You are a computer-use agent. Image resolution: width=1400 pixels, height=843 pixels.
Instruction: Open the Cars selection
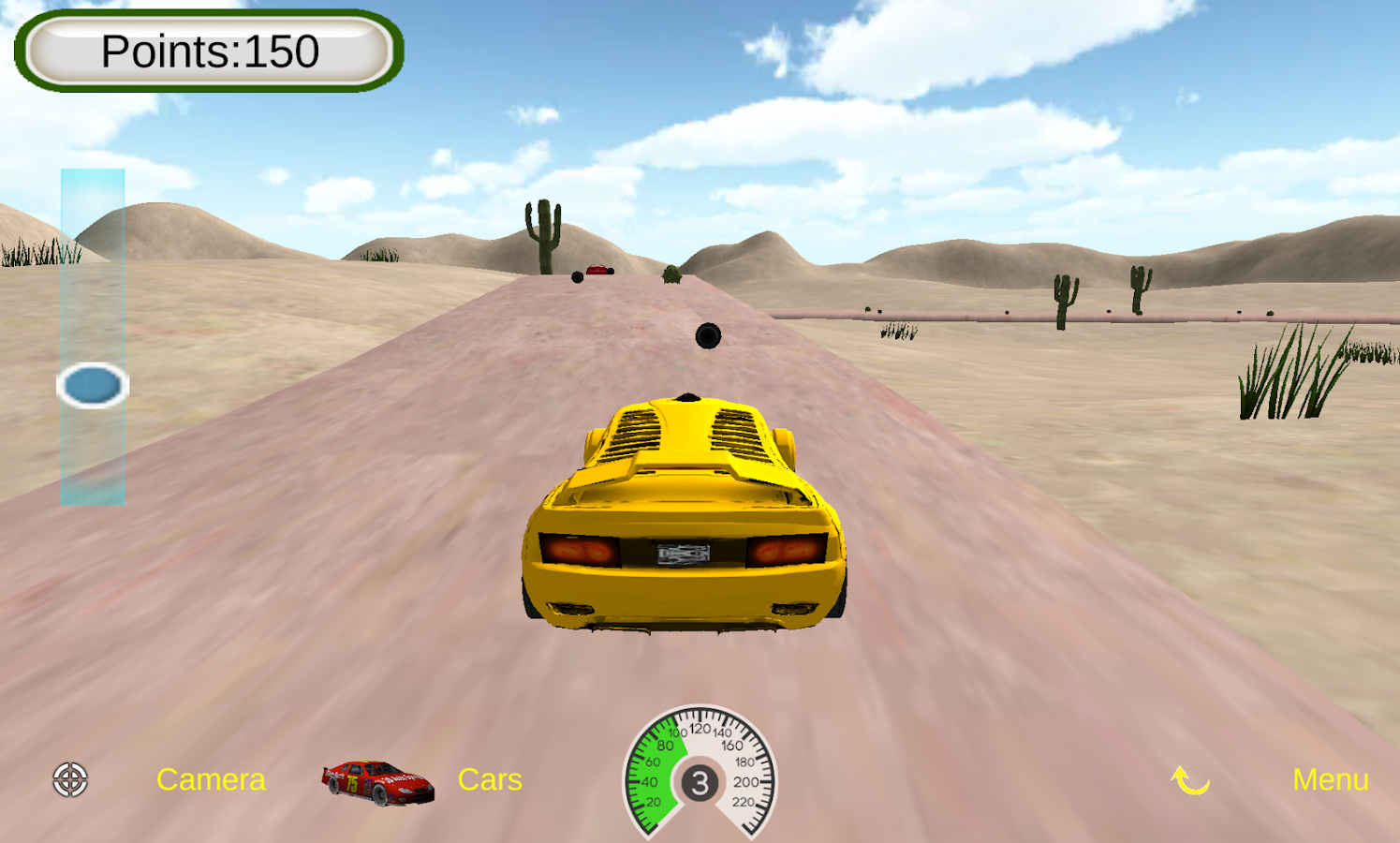tap(490, 779)
